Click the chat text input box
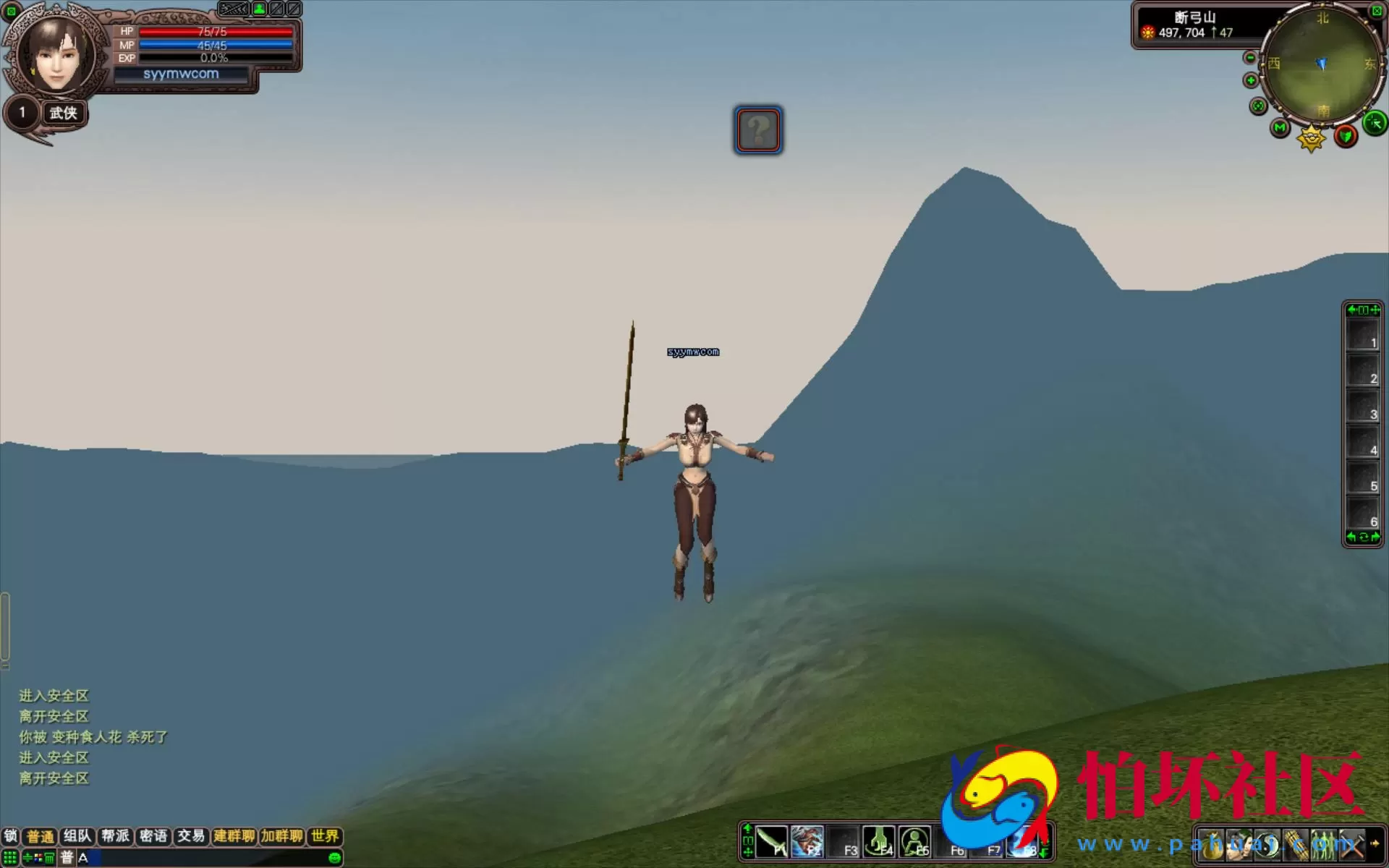This screenshot has width=1389, height=868. [x=210, y=858]
